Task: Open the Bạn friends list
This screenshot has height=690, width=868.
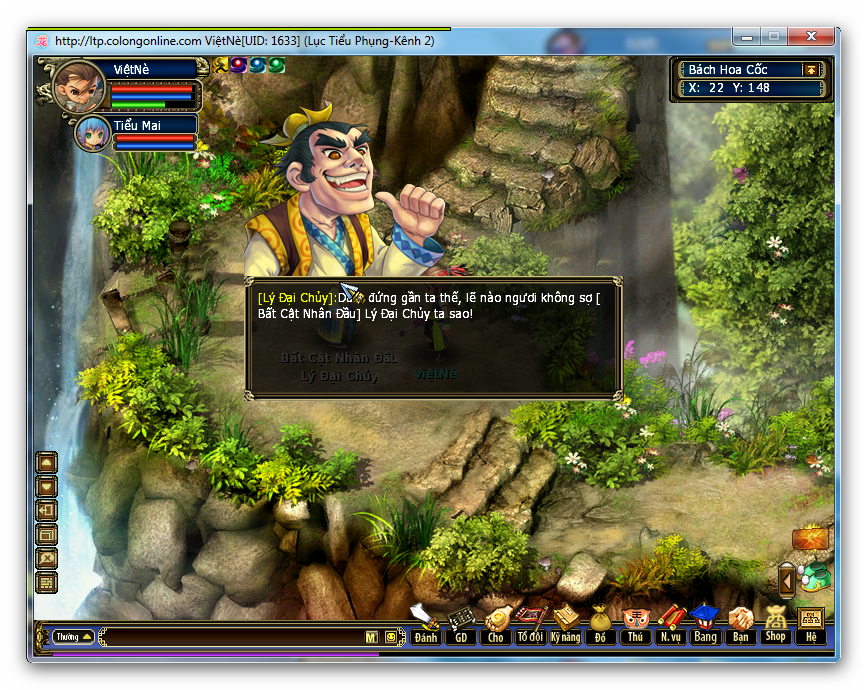Action: click(x=740, y=625)
